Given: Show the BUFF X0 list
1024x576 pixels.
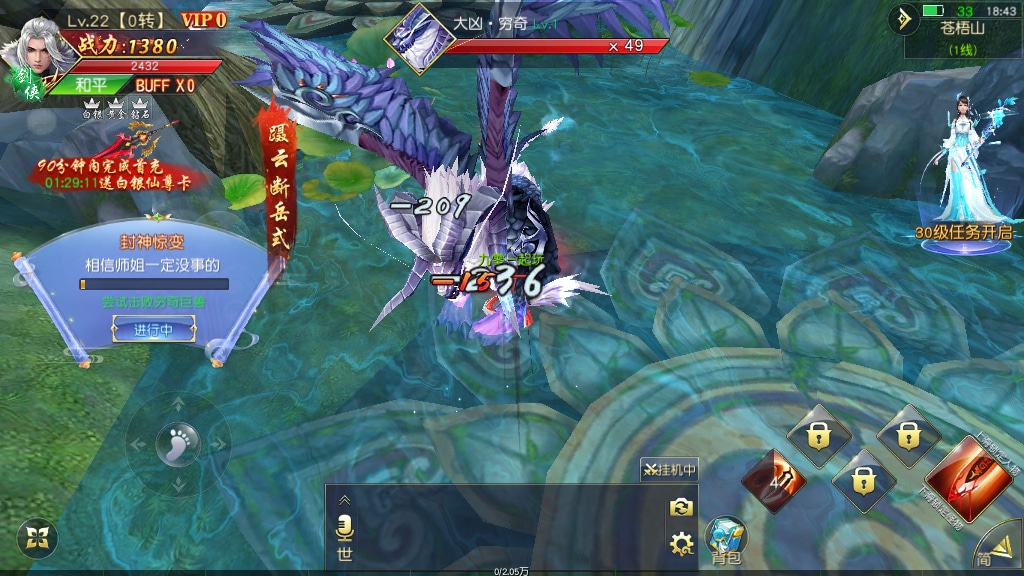Looking at the screenshot, I should tap(165, 86).
